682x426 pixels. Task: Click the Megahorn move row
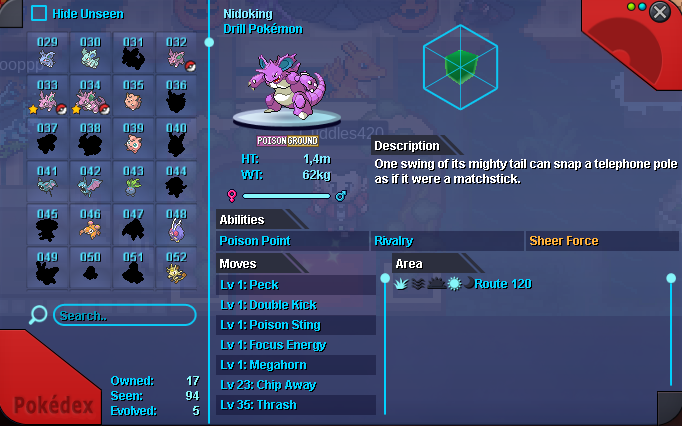(x=296, y=365)
